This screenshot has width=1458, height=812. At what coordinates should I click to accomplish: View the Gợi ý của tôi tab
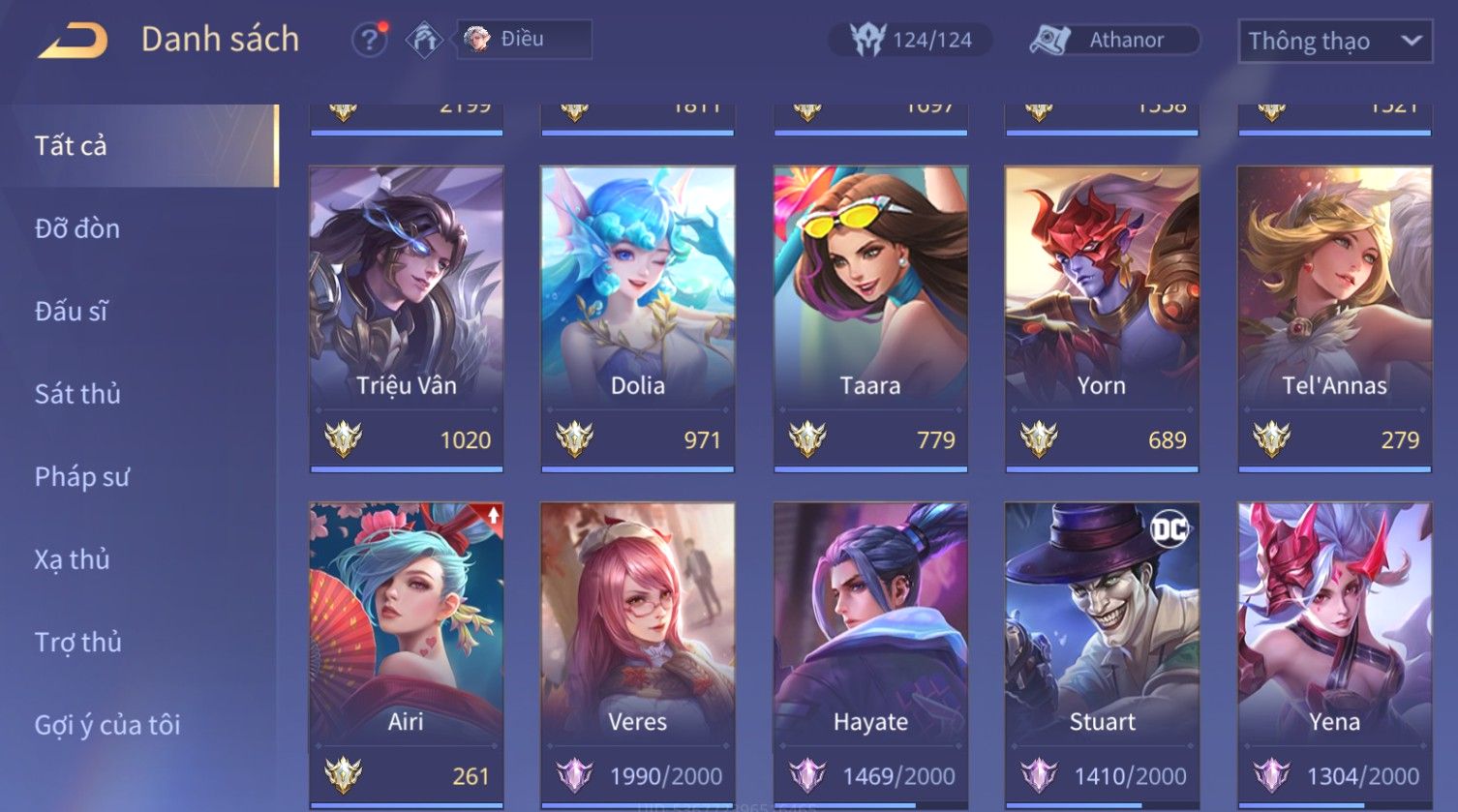click(x=107, y=725)
